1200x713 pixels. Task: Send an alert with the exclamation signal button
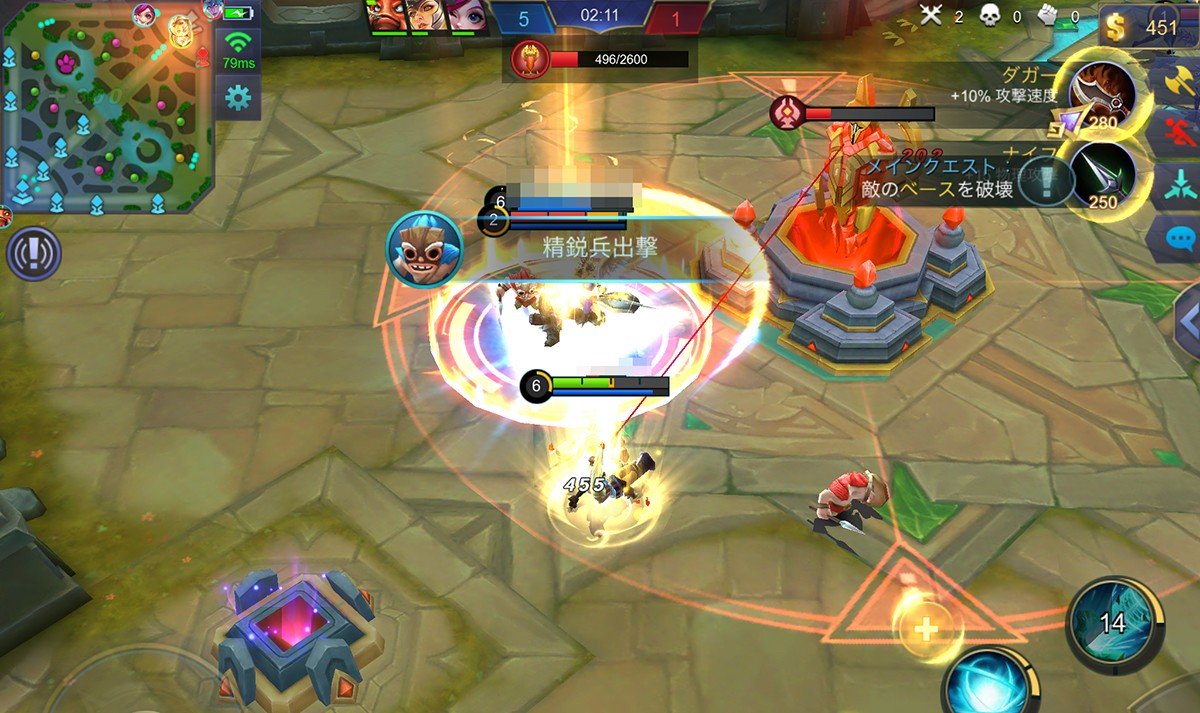click(33, 254)
